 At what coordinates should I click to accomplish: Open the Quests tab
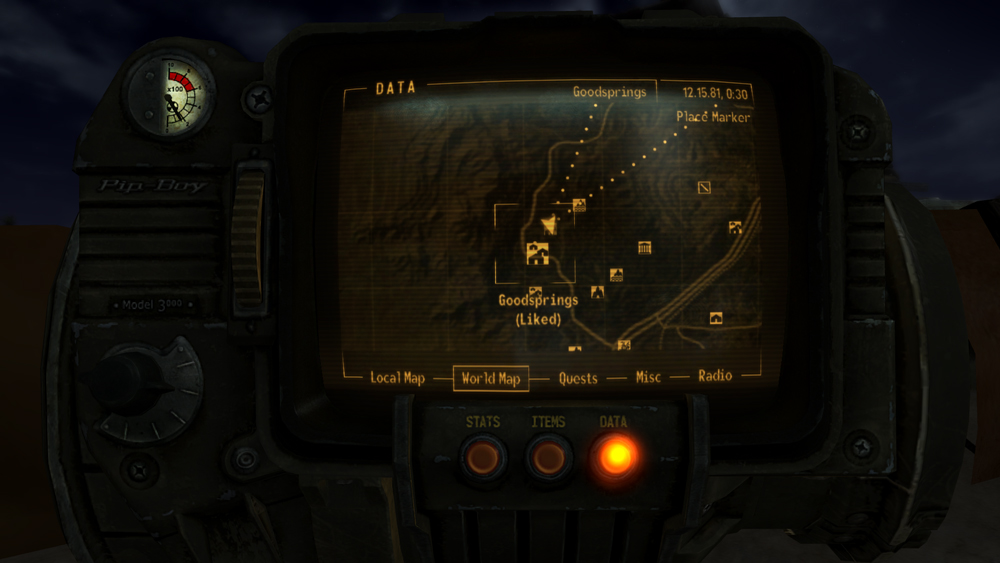click(x=578, y=378)
